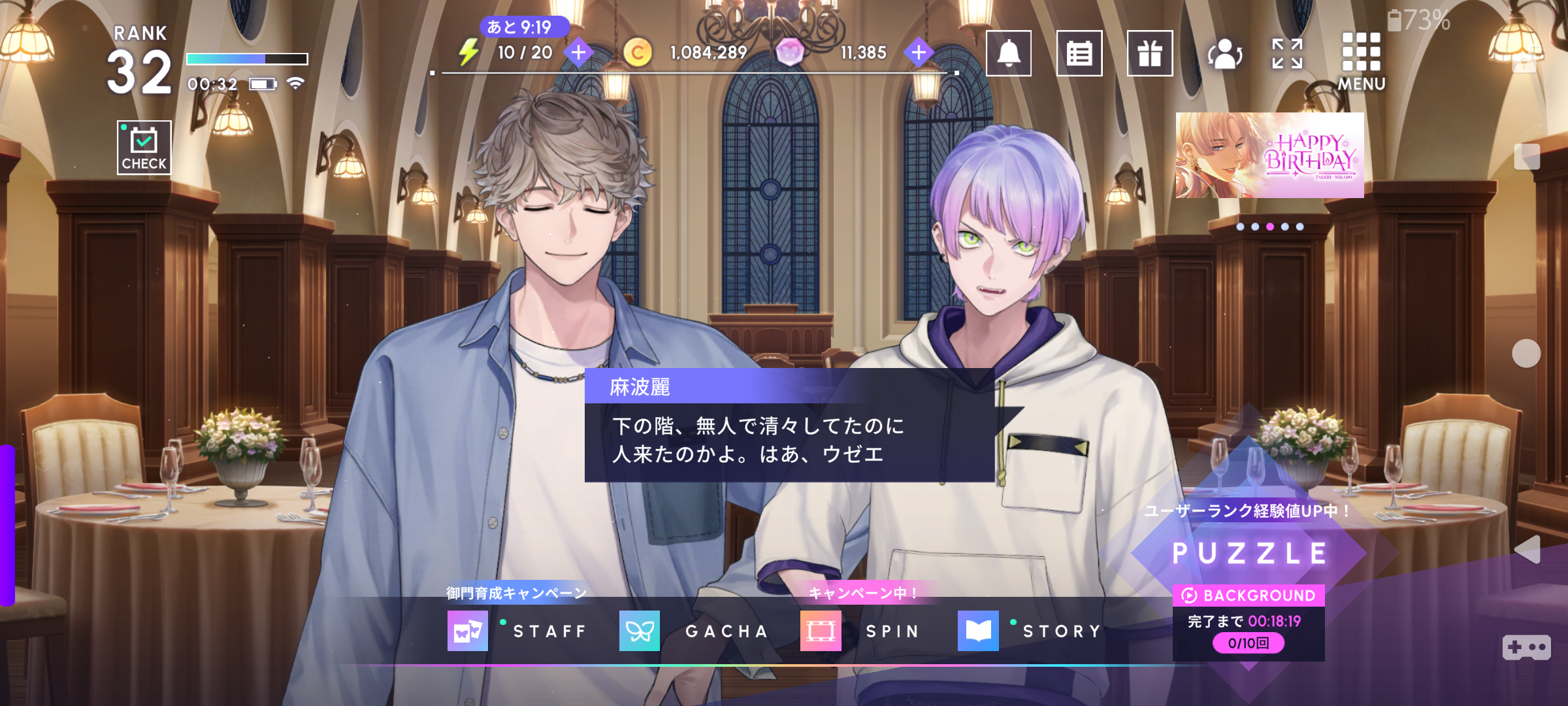Screen dimensions: 1568x706
Task: Add stamina with the lightning plus button
Action: [x=578, y=52]
